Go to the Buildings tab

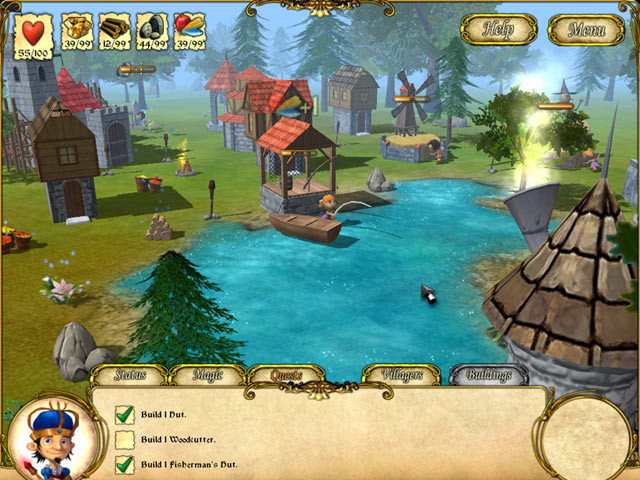coord(488,376)
